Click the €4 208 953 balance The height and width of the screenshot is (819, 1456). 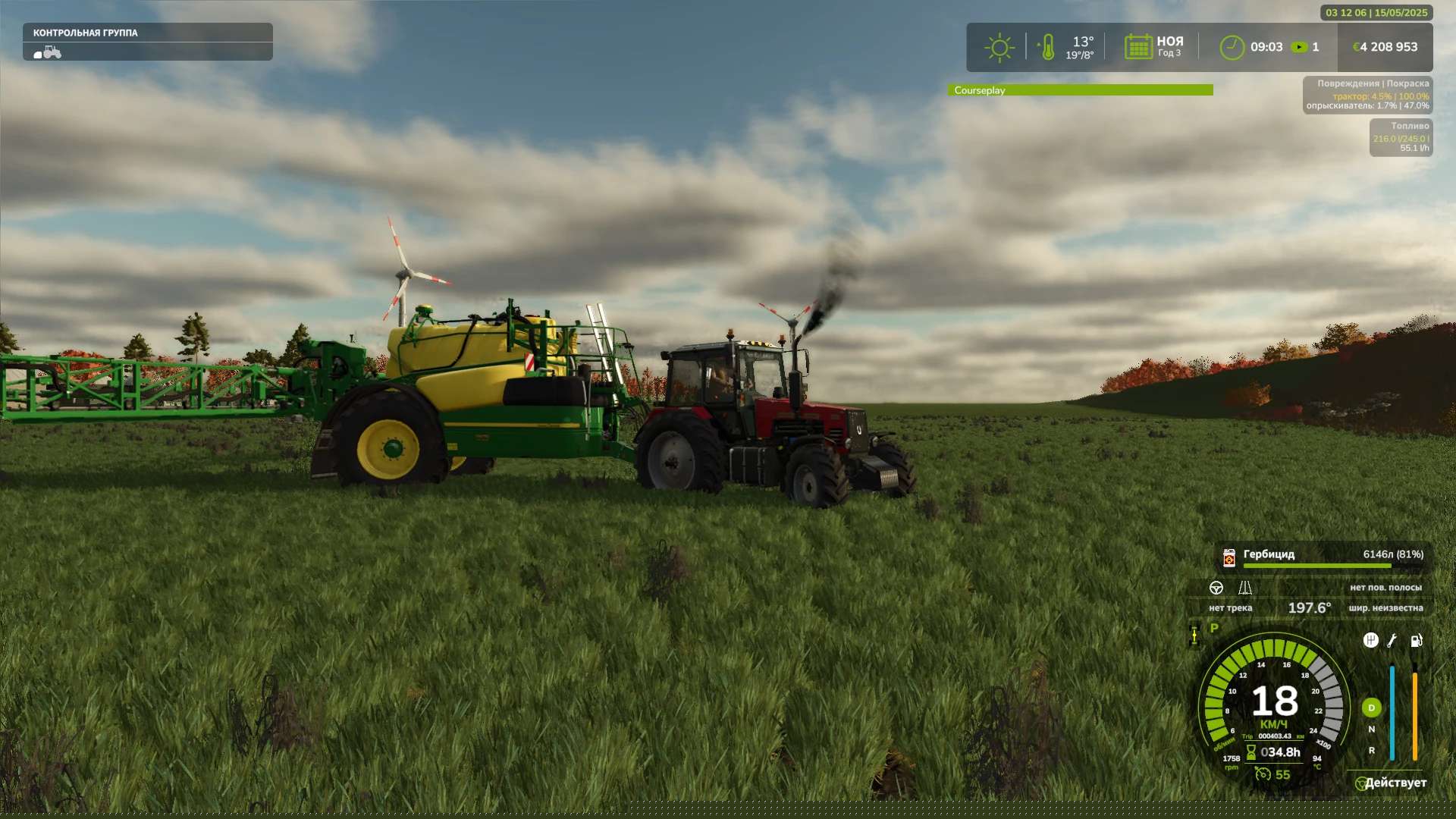pyautogui.click(x=1385, y=46)
